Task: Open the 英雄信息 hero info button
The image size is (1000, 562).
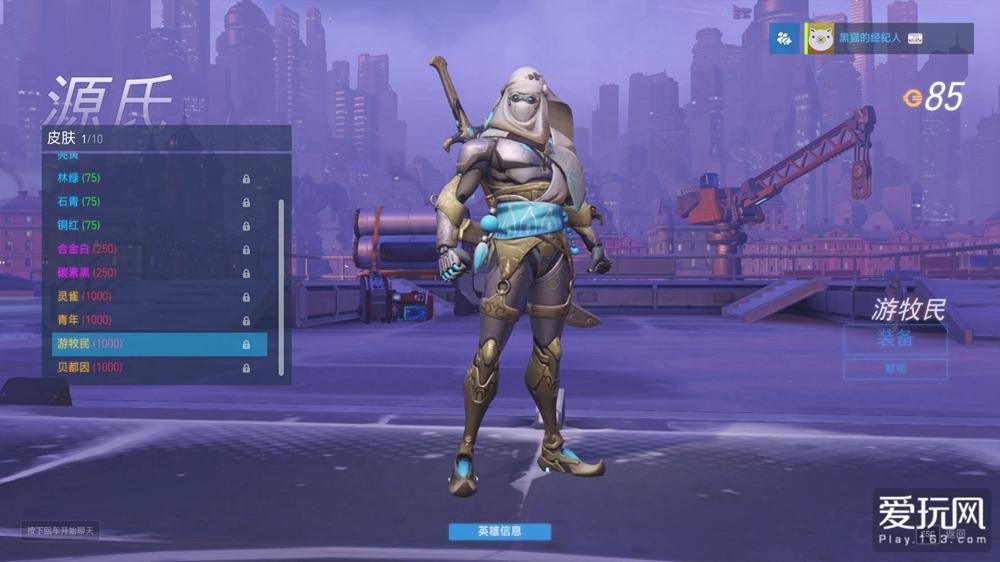Action: click(499, 531)
